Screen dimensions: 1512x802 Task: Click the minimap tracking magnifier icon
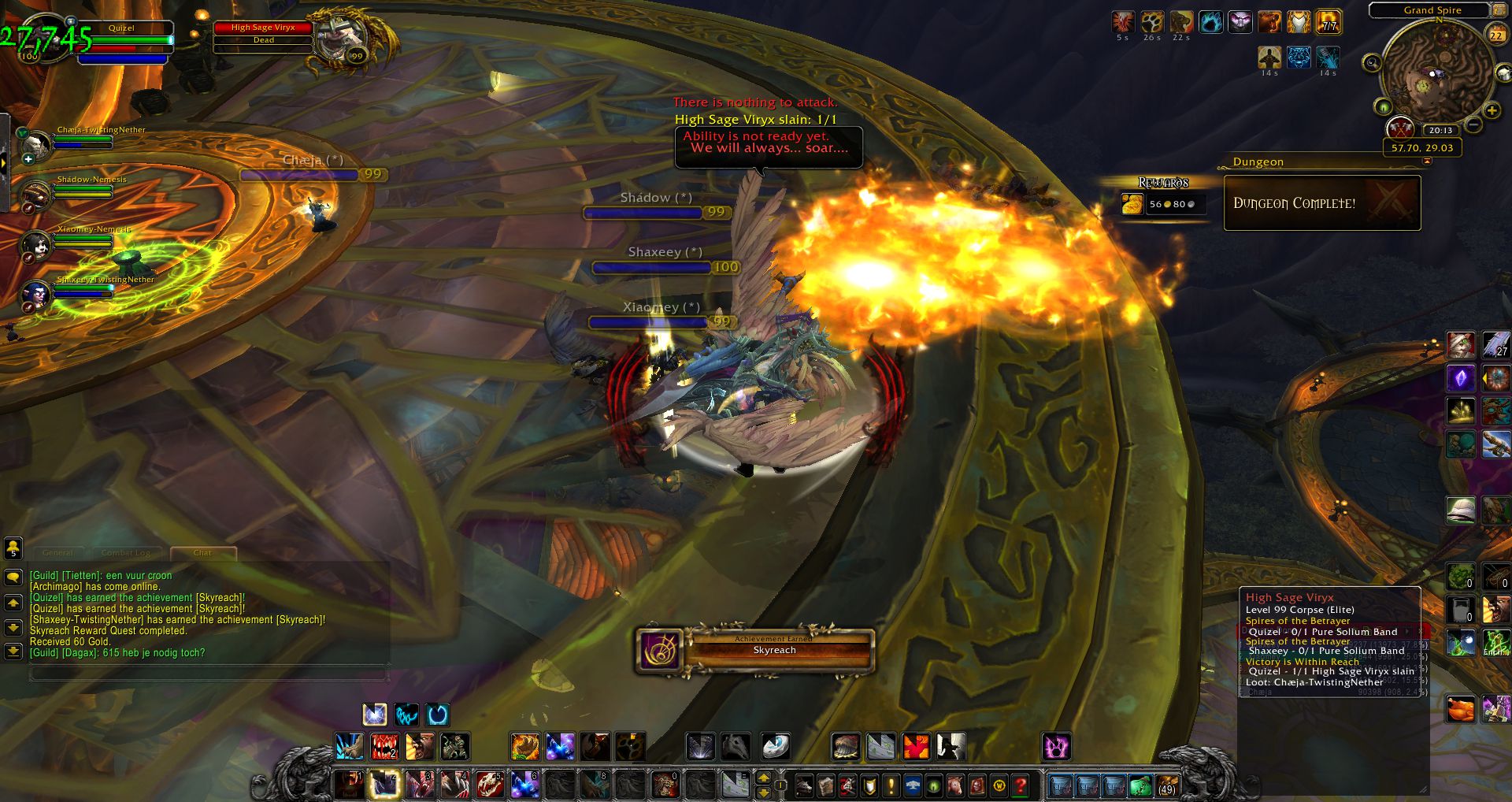1372,62
